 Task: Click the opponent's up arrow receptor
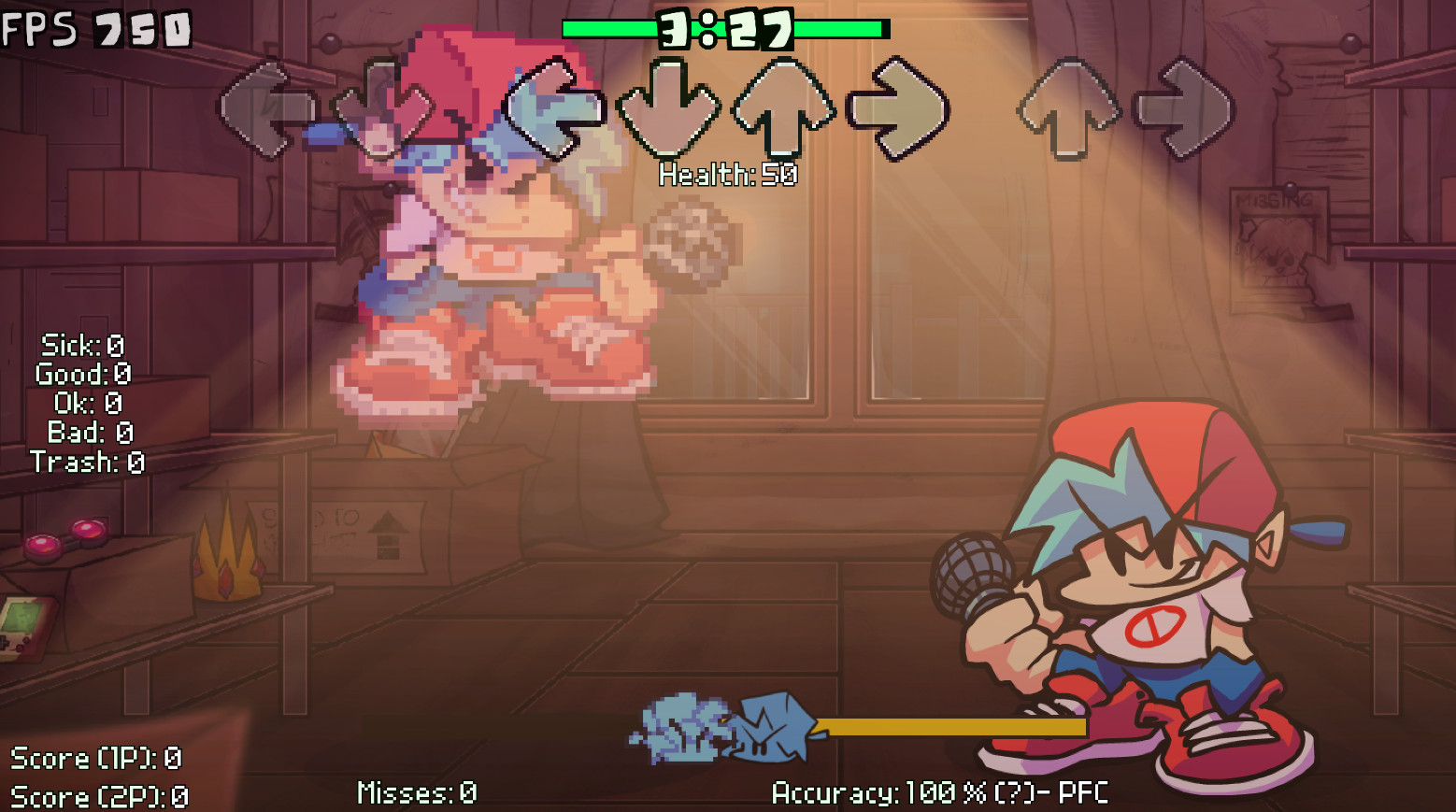783,107
